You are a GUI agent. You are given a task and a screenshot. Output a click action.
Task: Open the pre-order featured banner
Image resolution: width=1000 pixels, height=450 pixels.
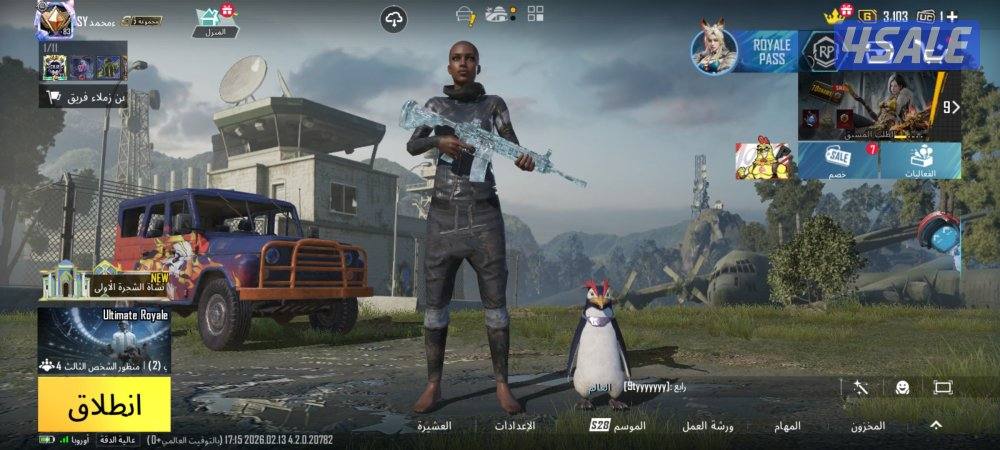[875, 107]
